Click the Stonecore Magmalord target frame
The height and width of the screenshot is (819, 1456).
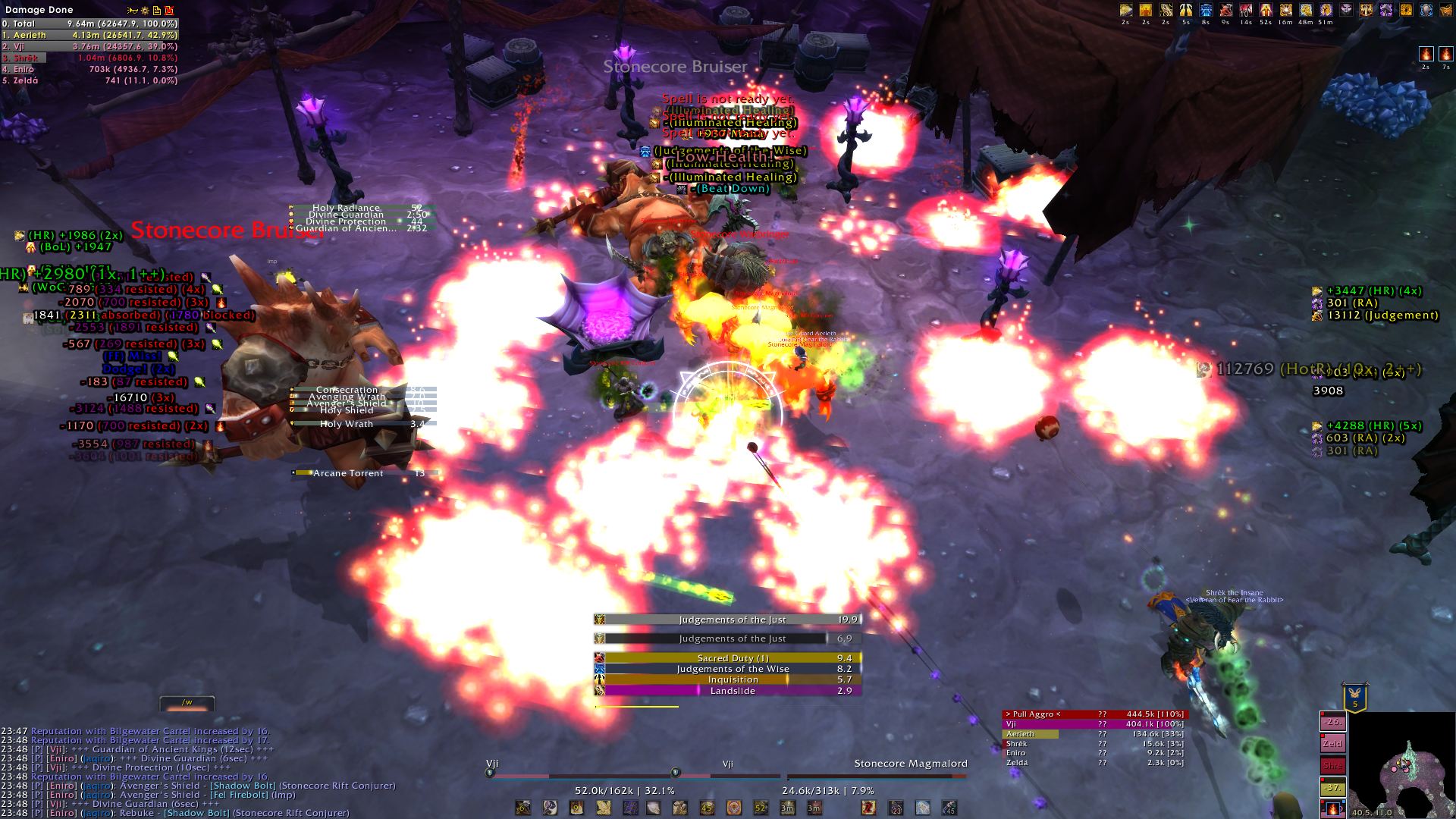[x=877, y=775]
